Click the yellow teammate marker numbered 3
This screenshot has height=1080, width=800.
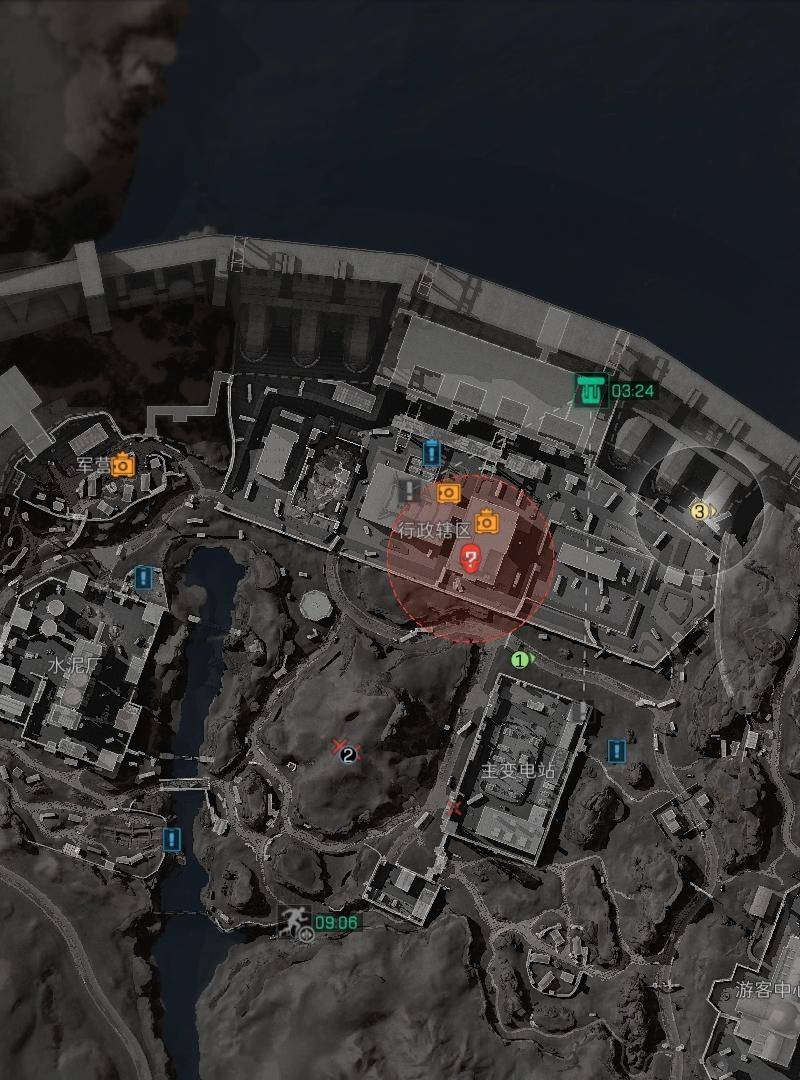pyautogui.click(x=700, y=512)
